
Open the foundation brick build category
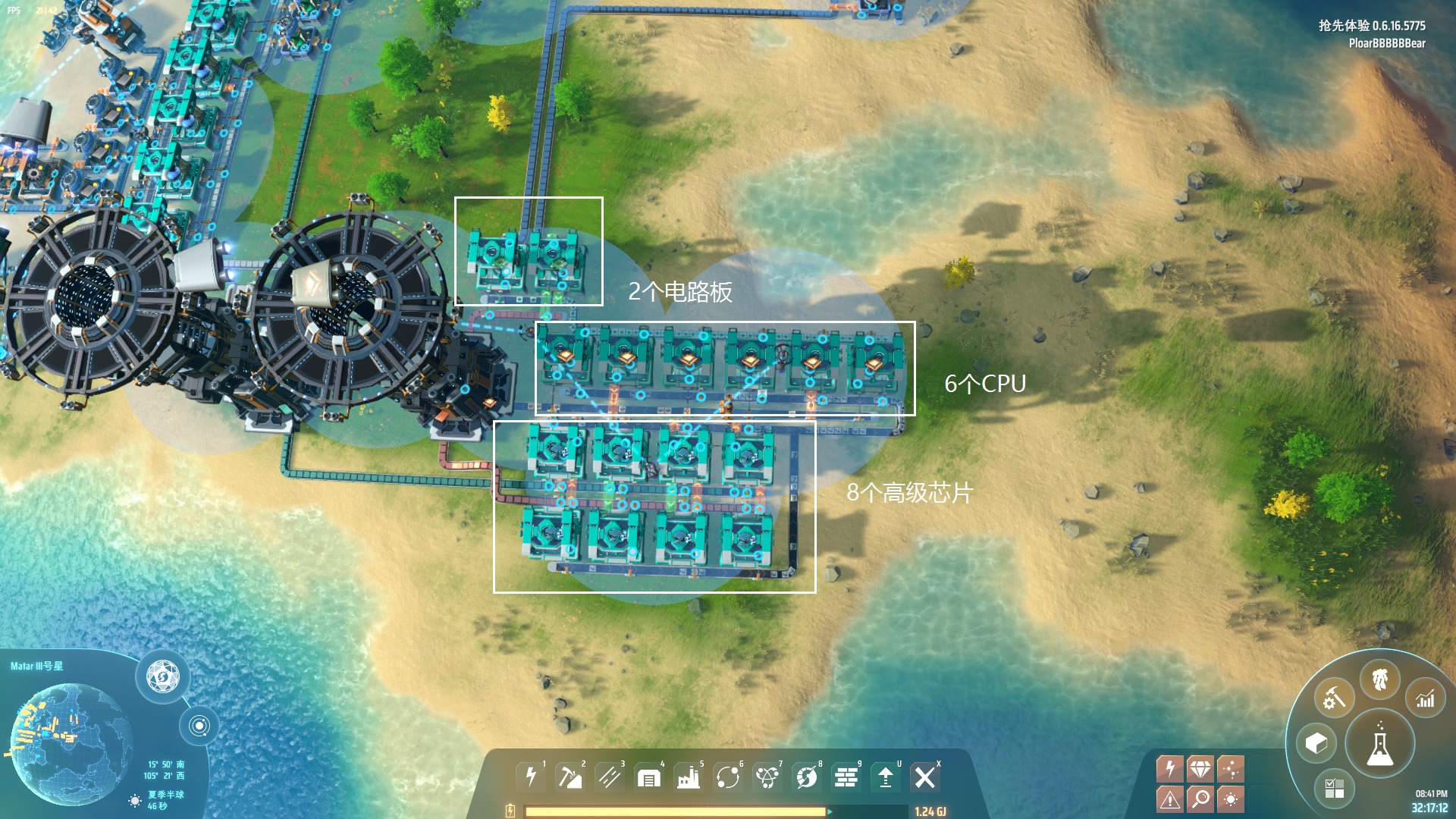tap(846, 777)
